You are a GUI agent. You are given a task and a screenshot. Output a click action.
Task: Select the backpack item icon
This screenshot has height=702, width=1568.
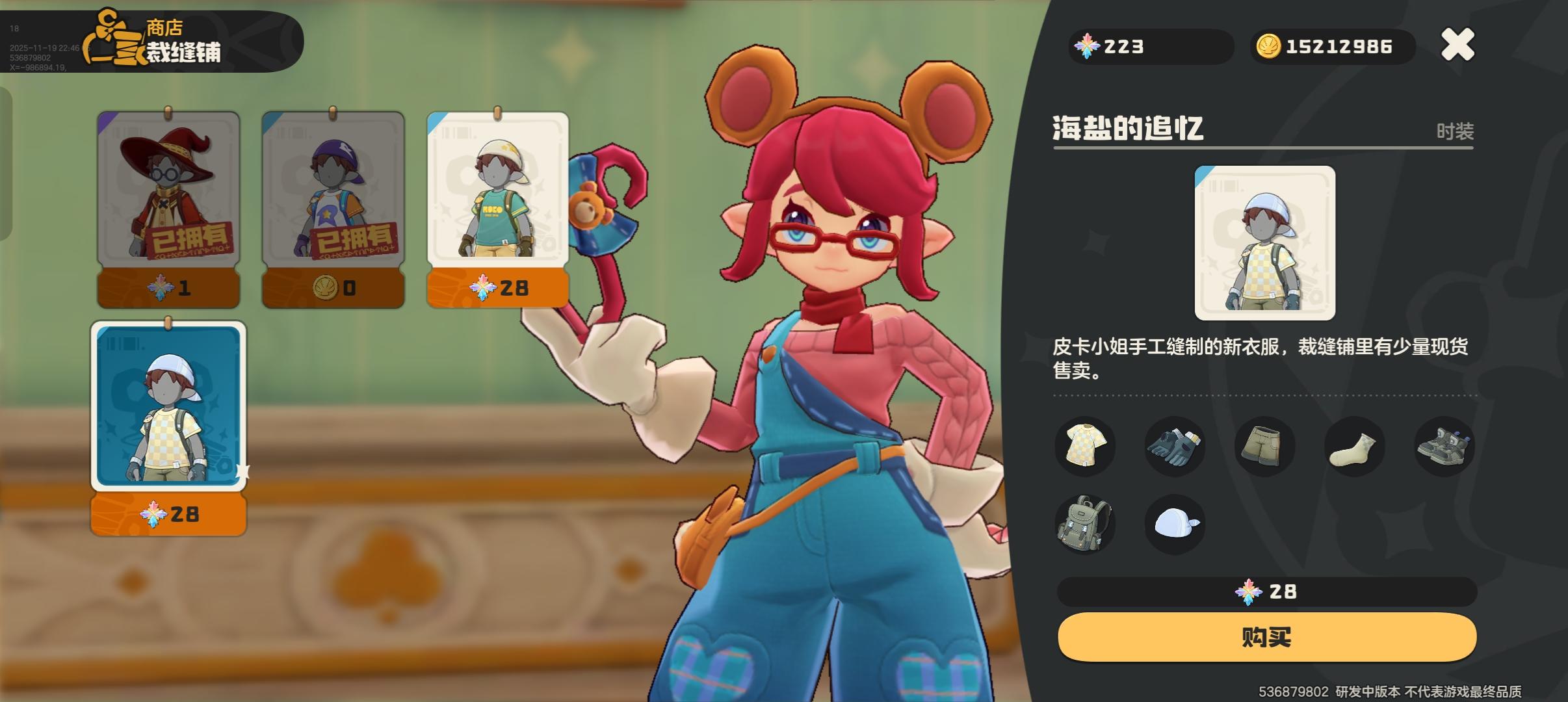[1086, 524]
